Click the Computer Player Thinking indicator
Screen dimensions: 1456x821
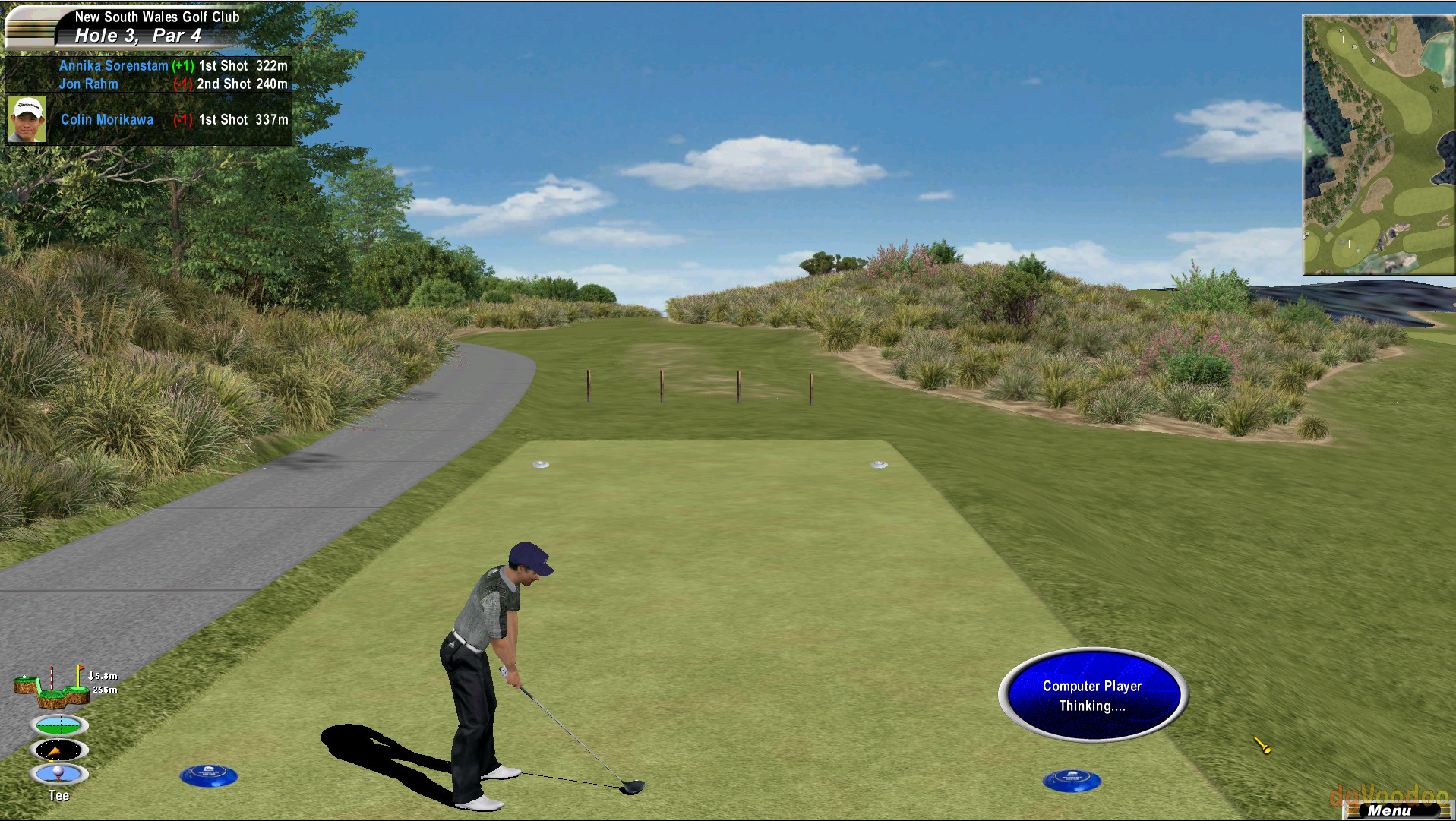(1092, 695)
